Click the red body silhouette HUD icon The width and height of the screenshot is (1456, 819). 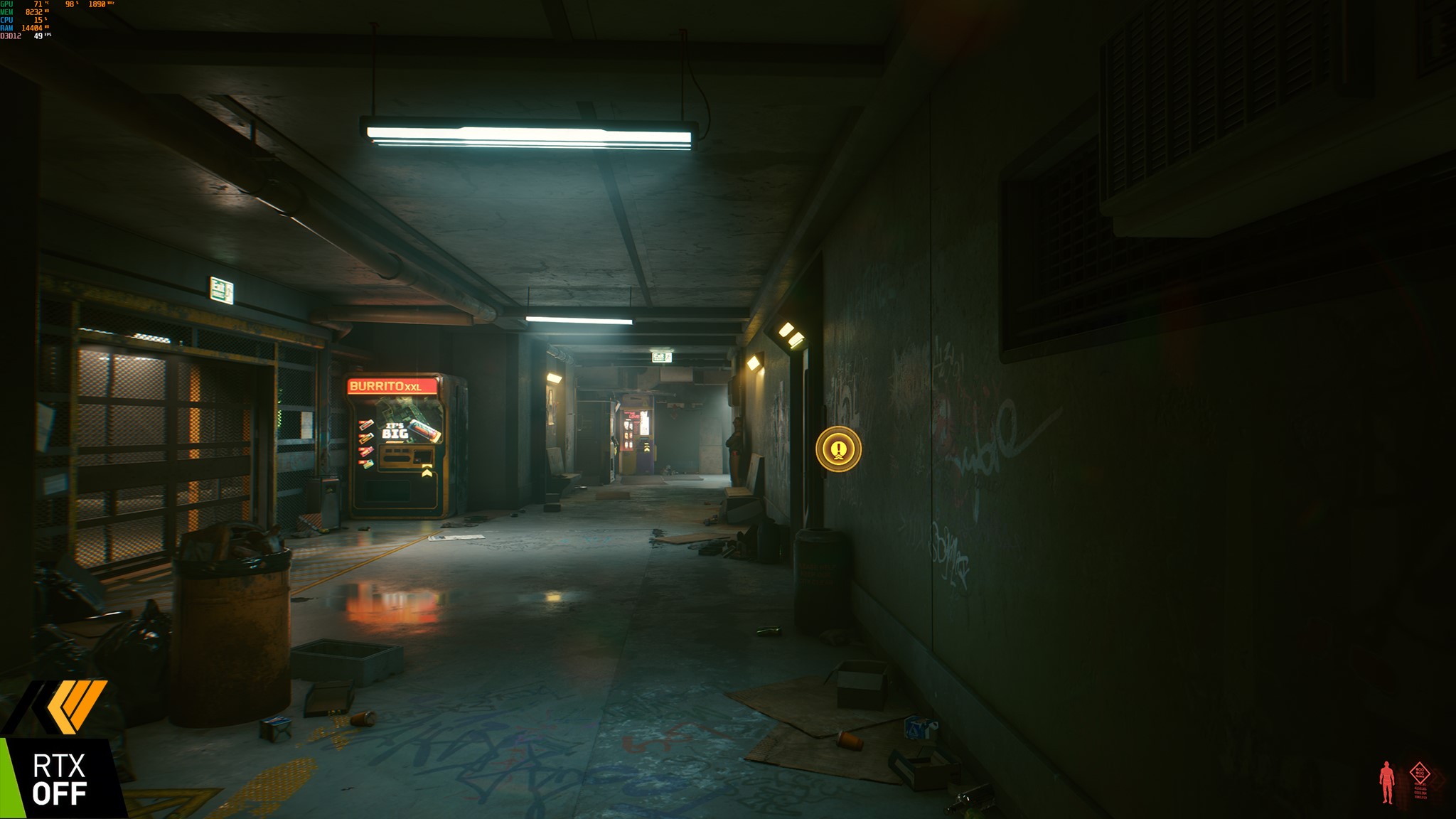(x=1386, y=782)
